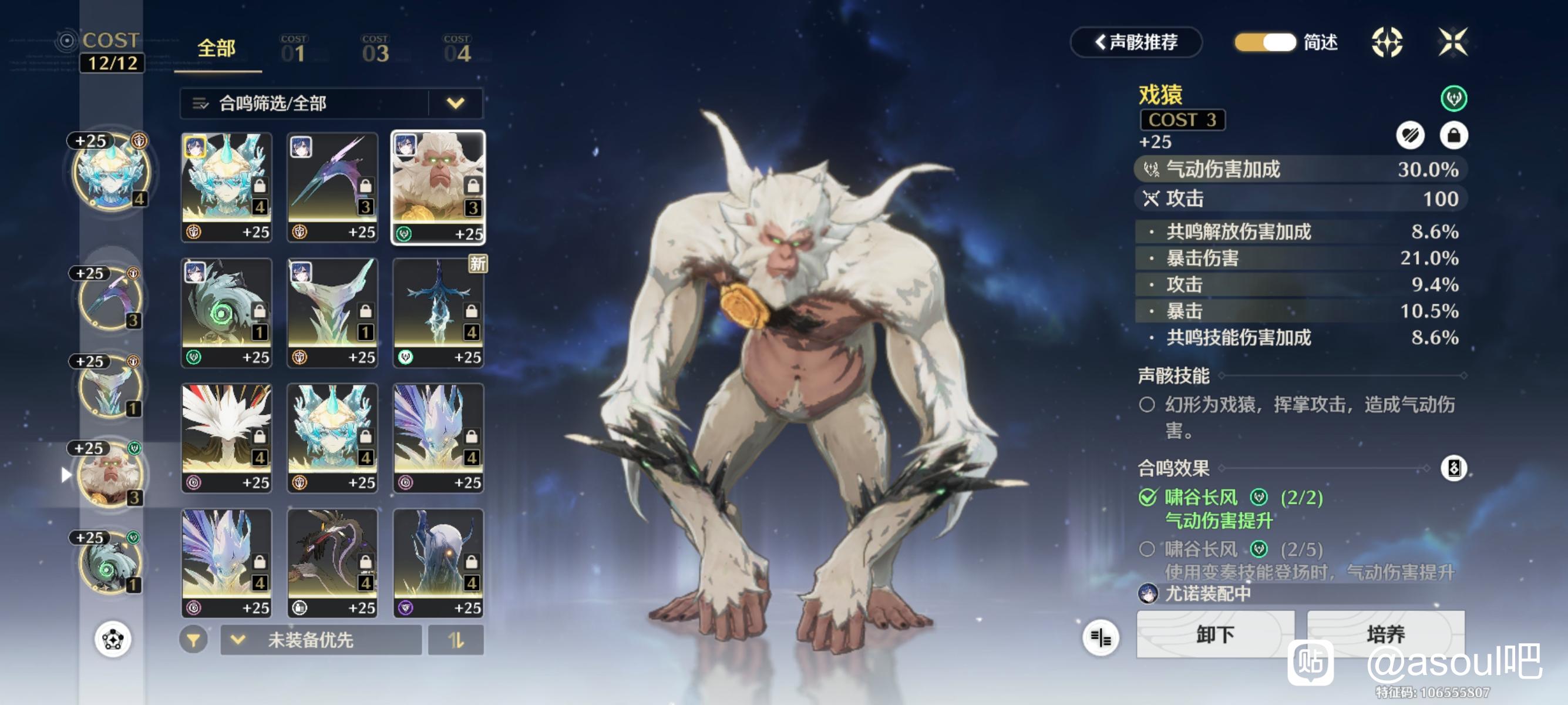Screen dimensions: 1568x705
Task: Open 声骸推荐 echo recommendations
Action: pos(1136,43)
